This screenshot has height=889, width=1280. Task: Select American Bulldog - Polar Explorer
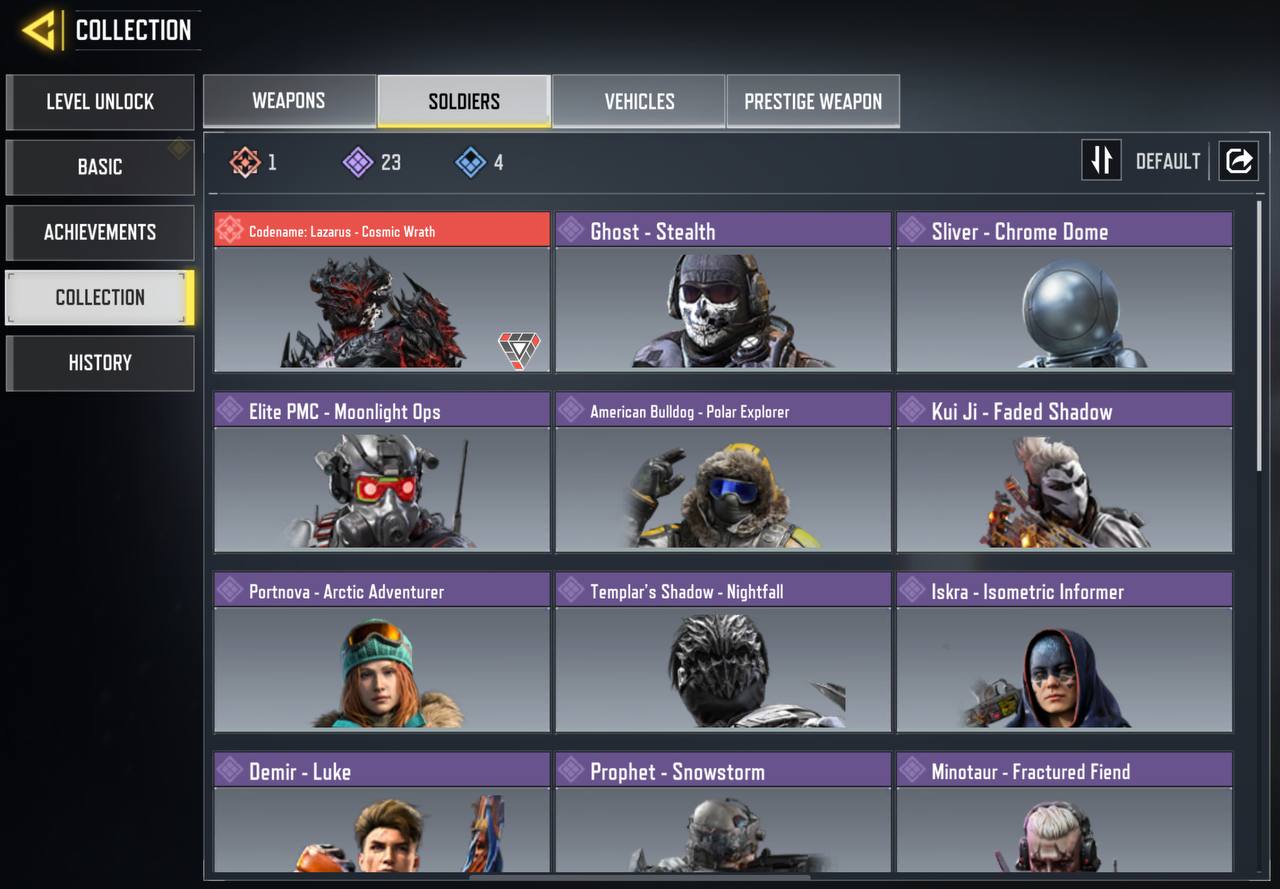click(723, 472)
